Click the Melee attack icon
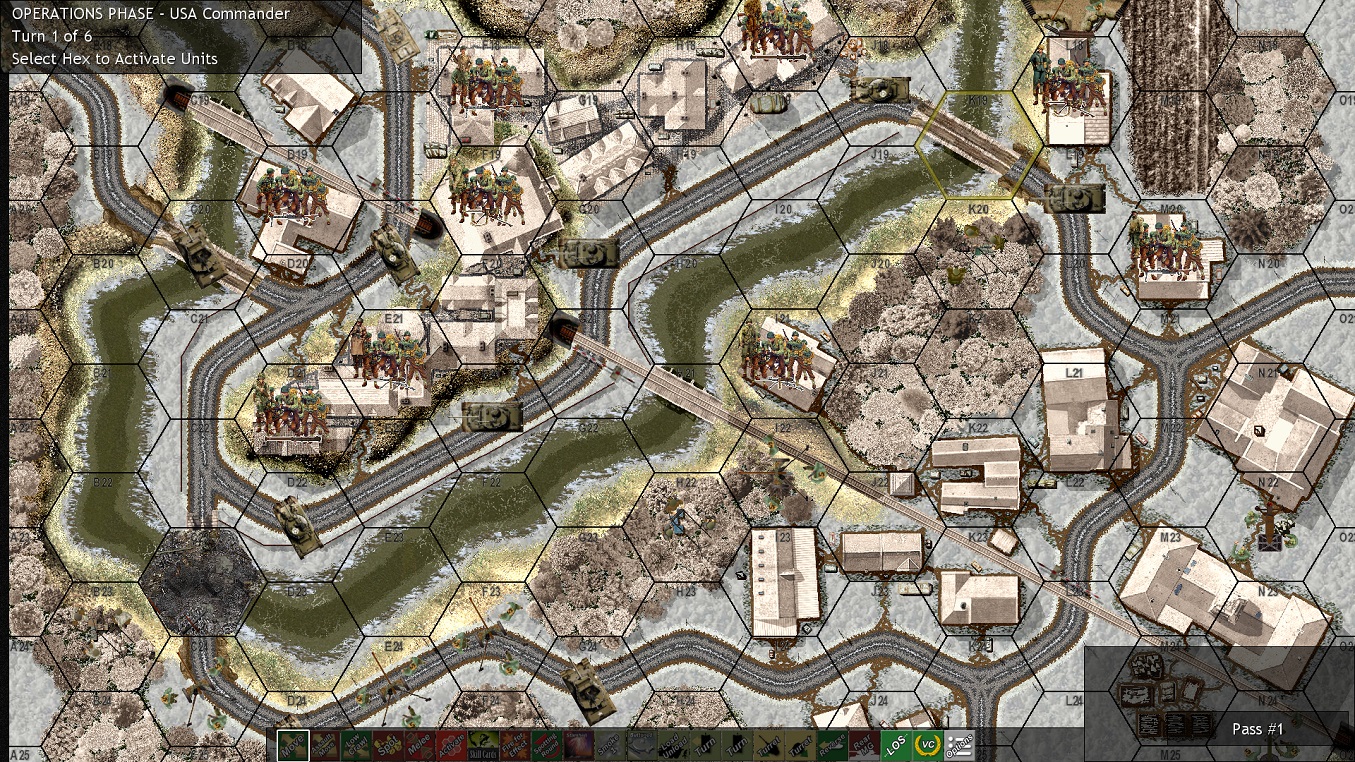 [x=421, y=744]
